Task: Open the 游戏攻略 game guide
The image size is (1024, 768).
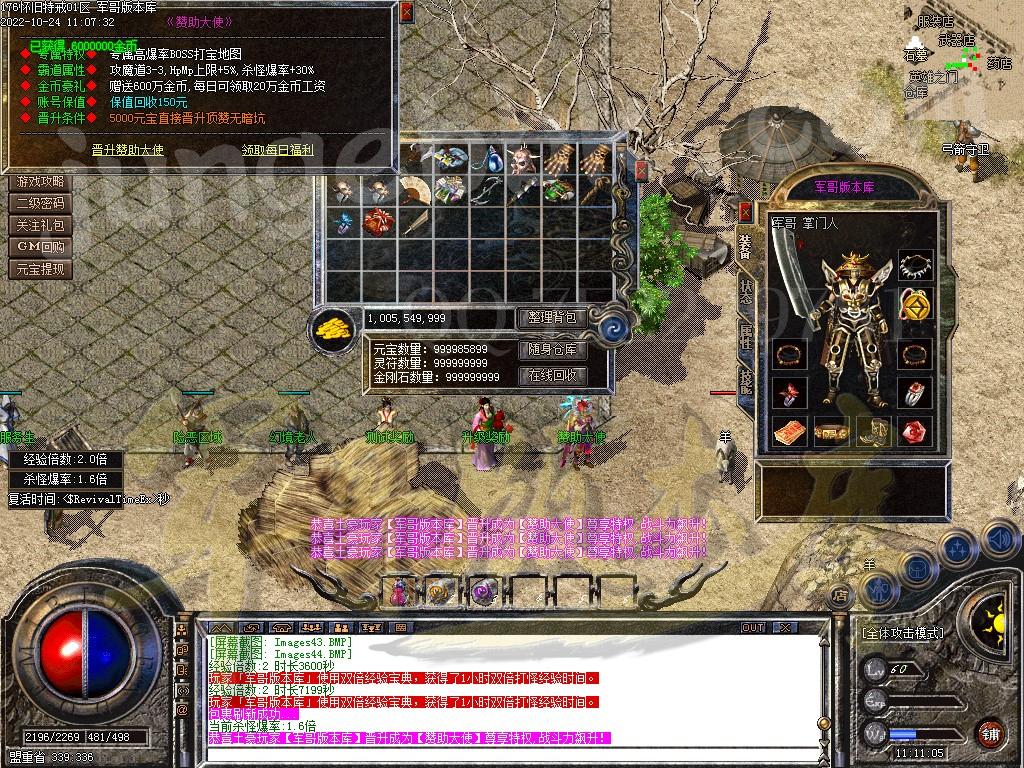Action: 41,182
